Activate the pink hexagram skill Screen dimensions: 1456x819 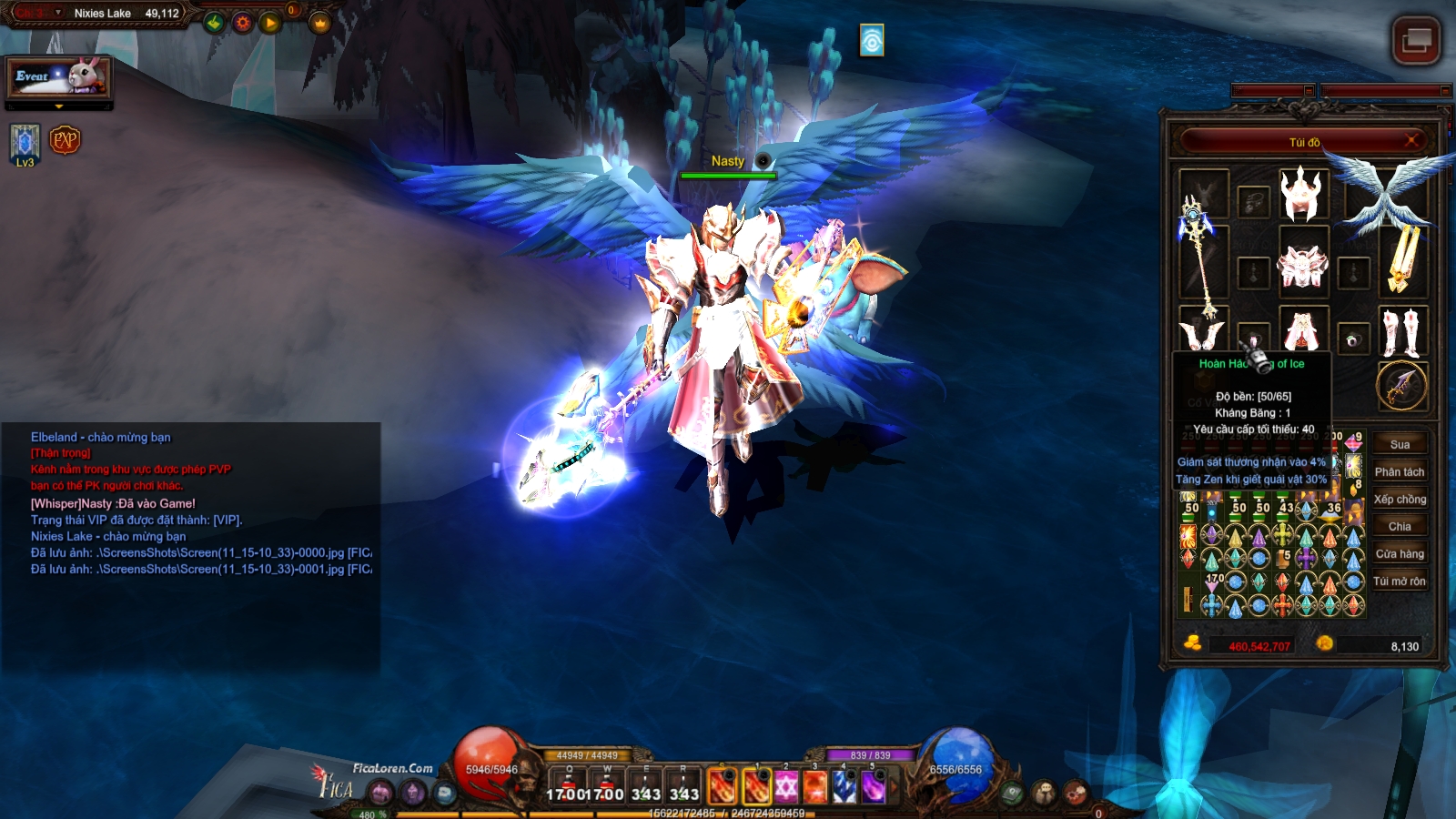coord(786,786)
